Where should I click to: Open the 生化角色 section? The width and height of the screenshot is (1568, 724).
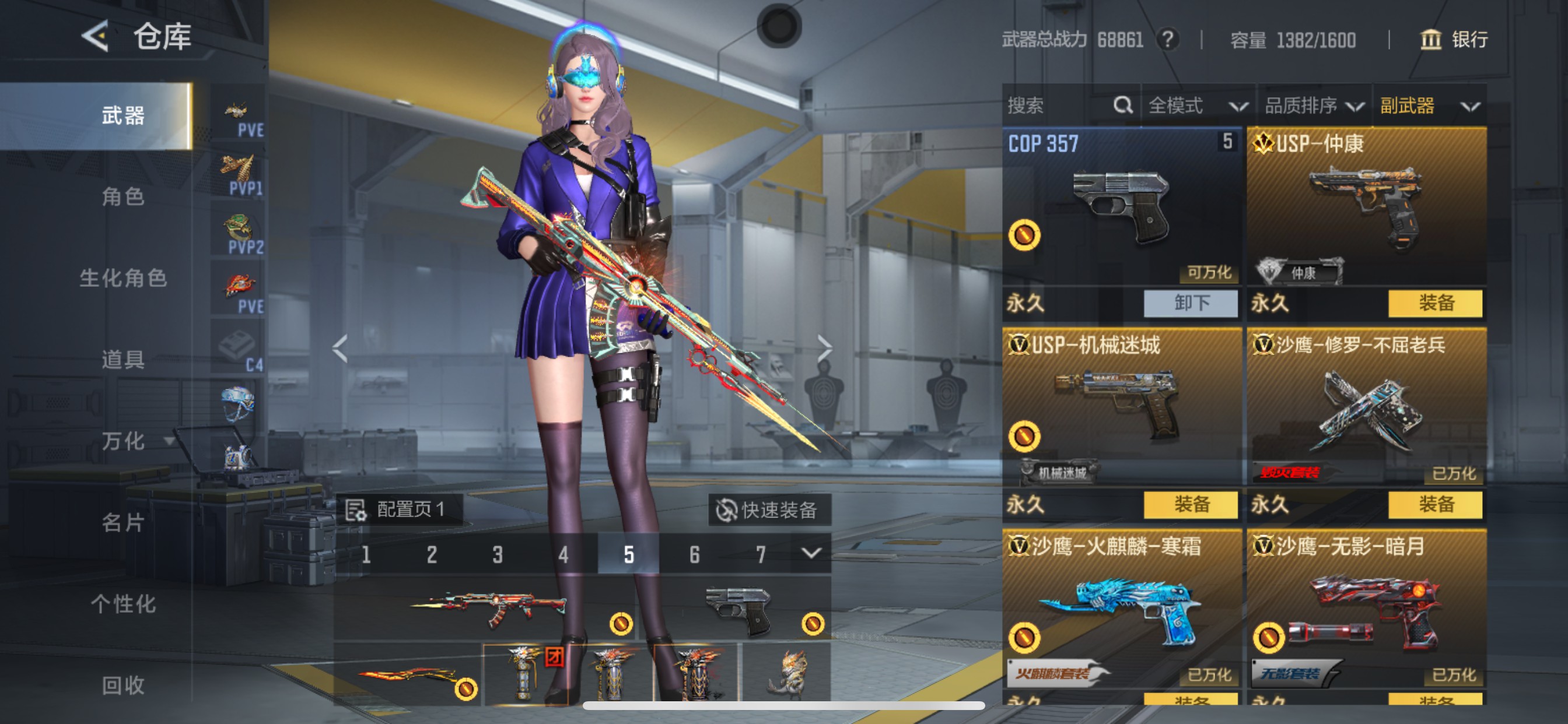click(123, 278)
